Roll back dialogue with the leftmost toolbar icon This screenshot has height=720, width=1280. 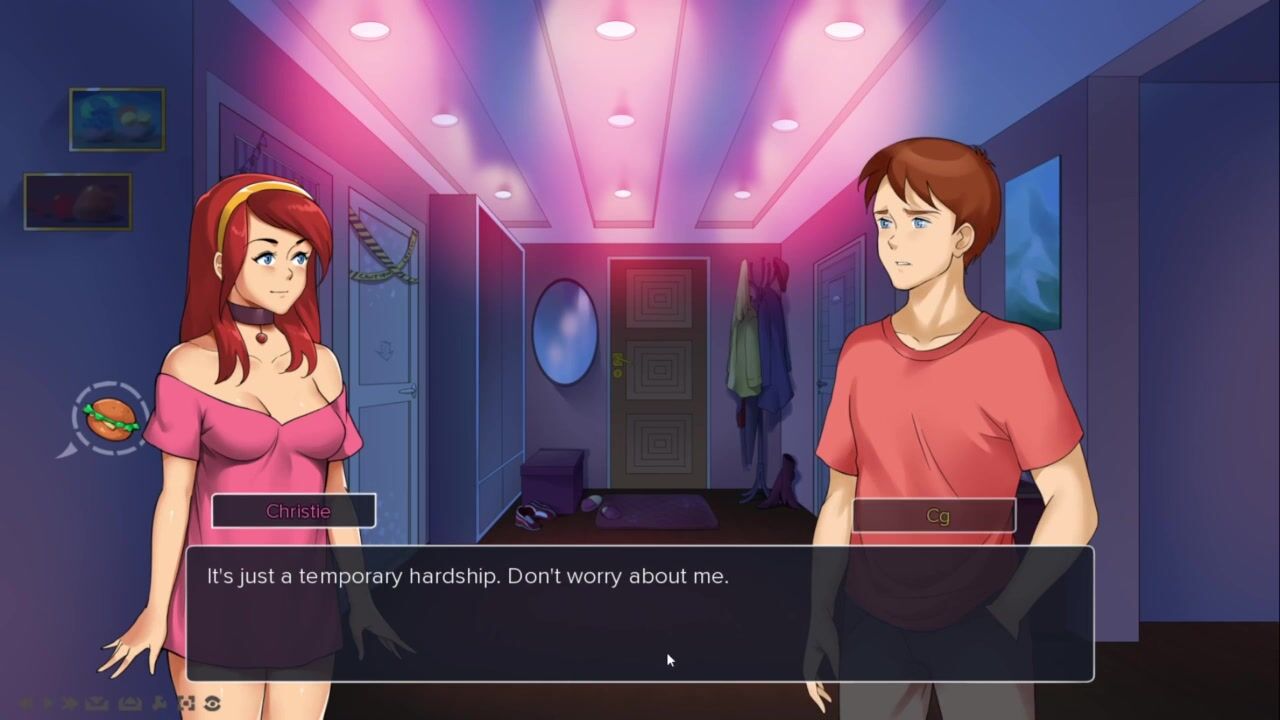[25, 703]
